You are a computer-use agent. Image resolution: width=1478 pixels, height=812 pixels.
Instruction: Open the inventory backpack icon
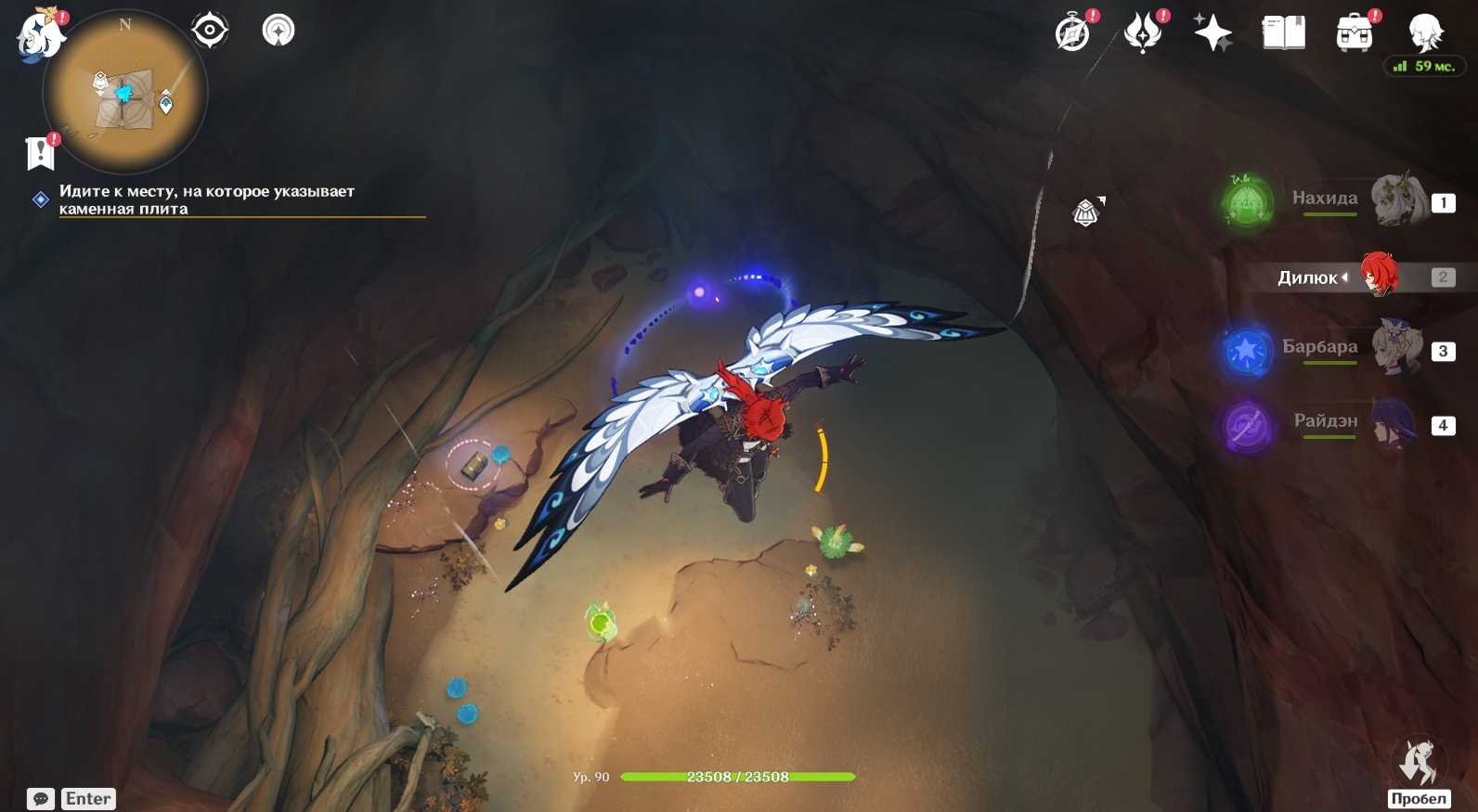pos(1354,33)
